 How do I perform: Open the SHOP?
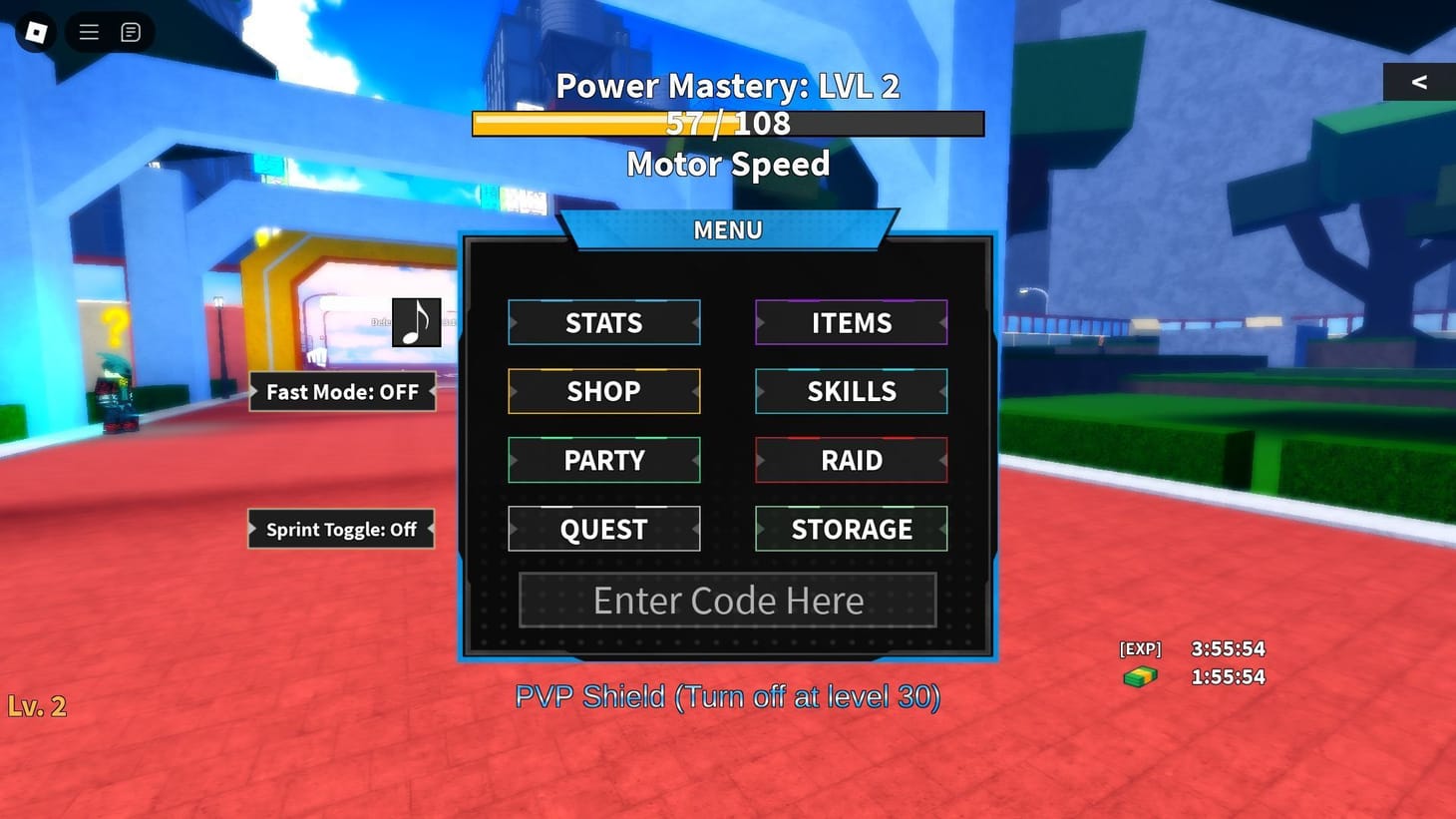coord(603,391)
